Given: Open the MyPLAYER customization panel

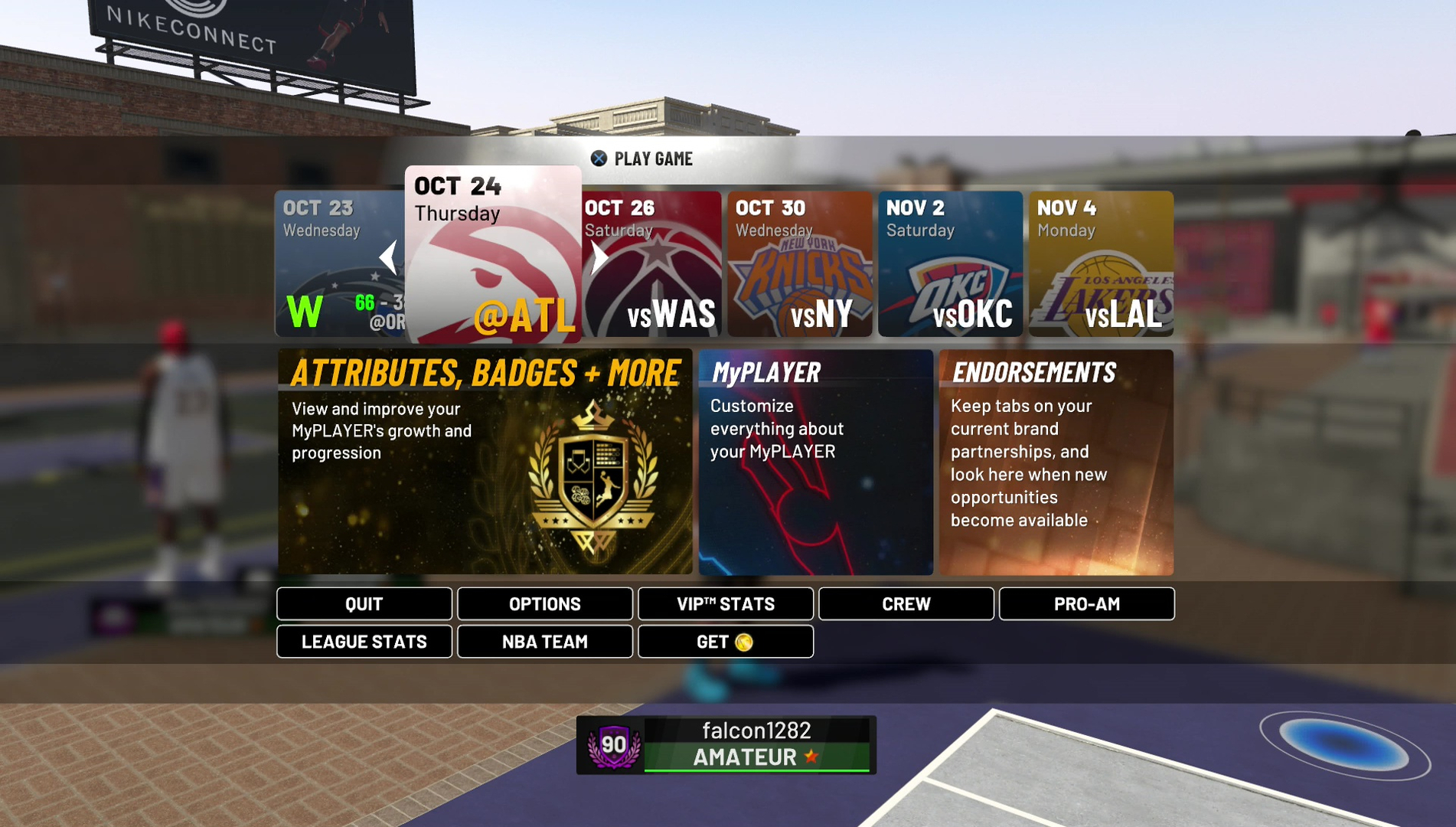Looking at the screenshot, I should click(815, 462).
